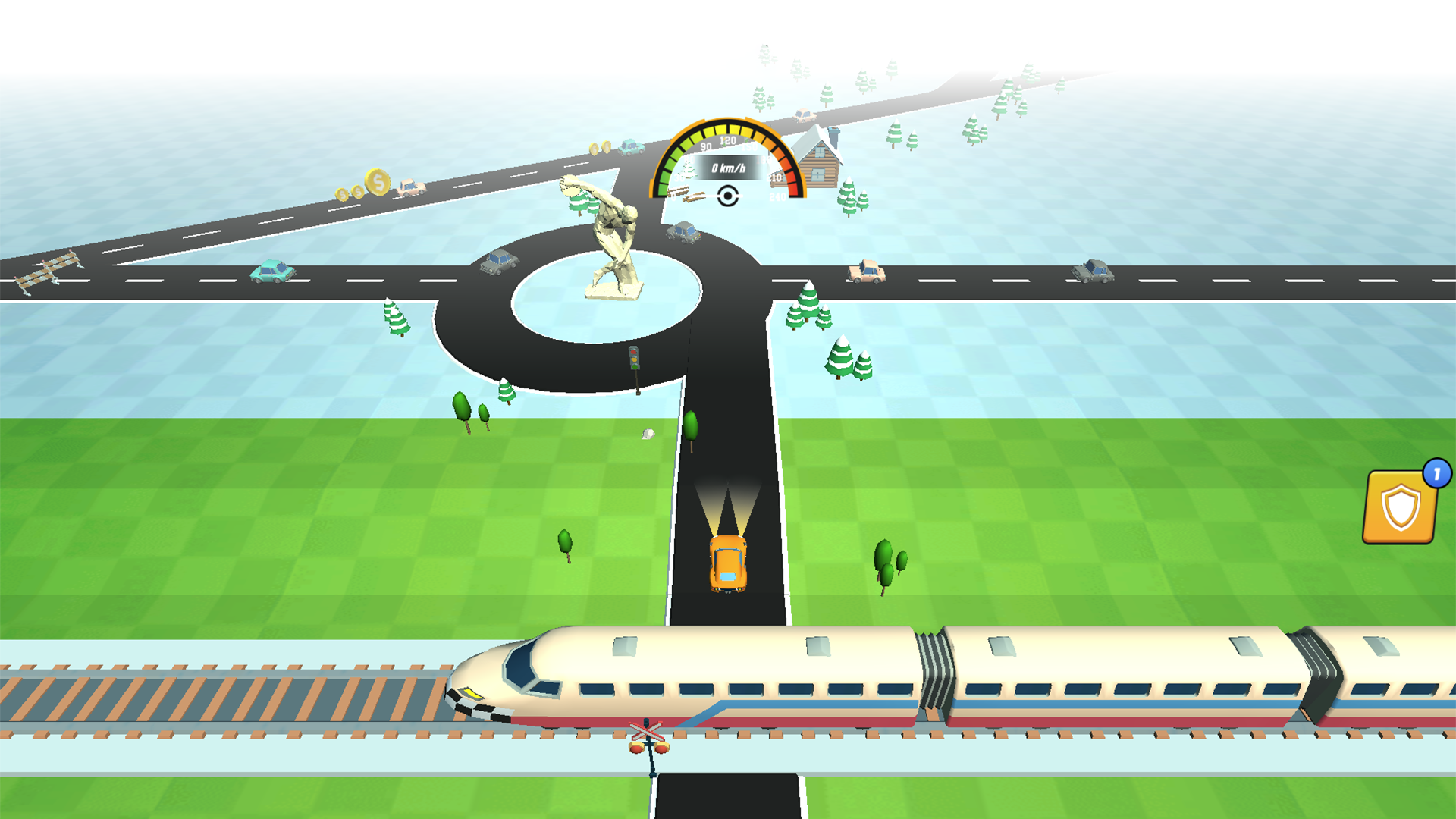Click the 120 mark on the speedometer
Image resolution: width=1456 pixels, height=819 pixels.
point(726,140)
